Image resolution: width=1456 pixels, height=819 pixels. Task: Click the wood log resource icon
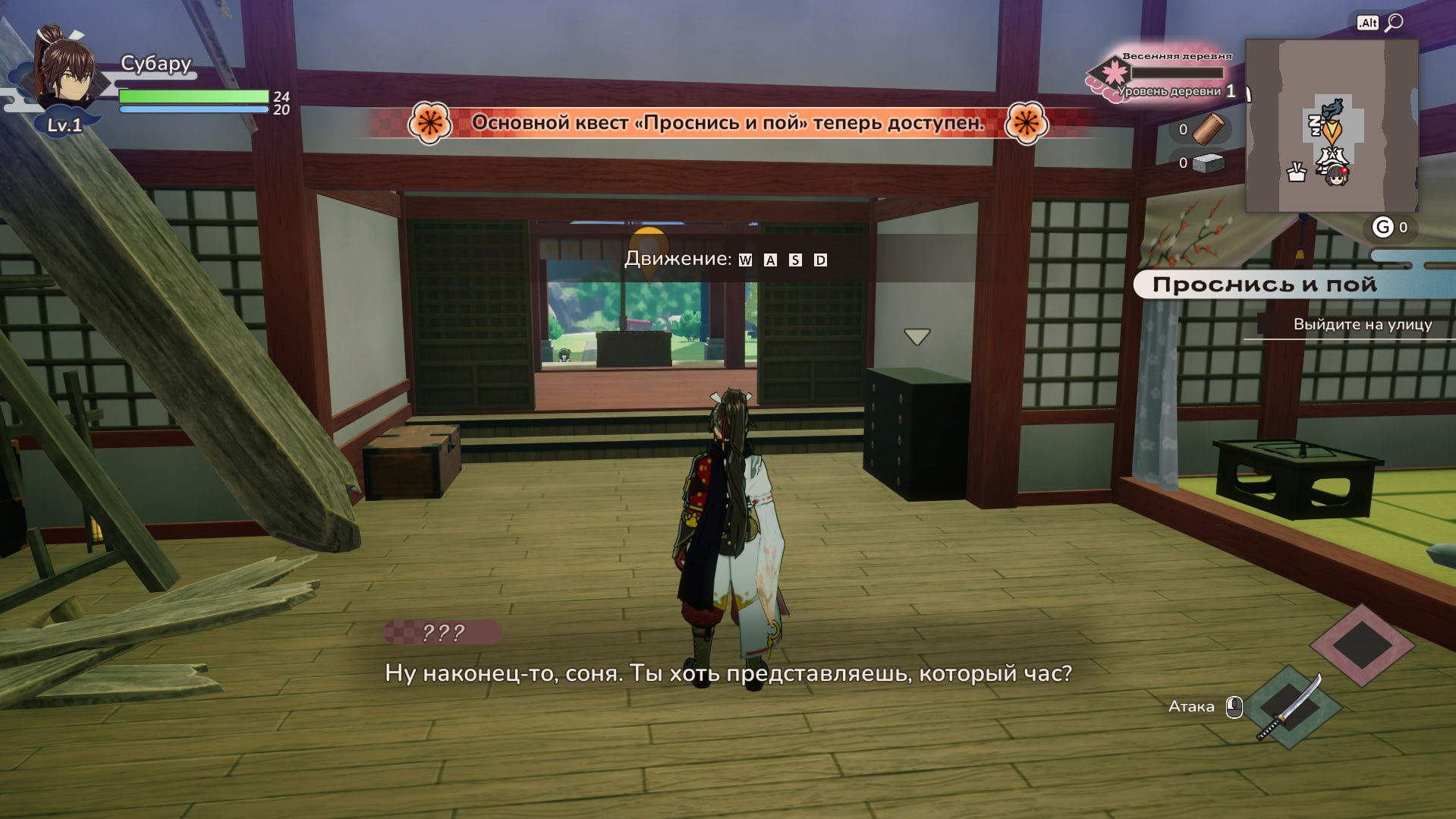click(1208, 129)
